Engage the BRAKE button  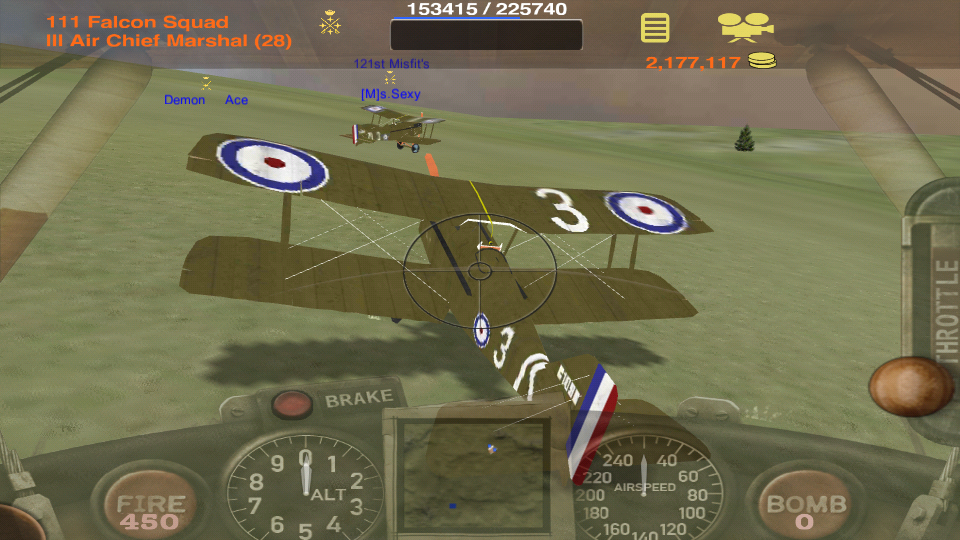coord(293,403)
